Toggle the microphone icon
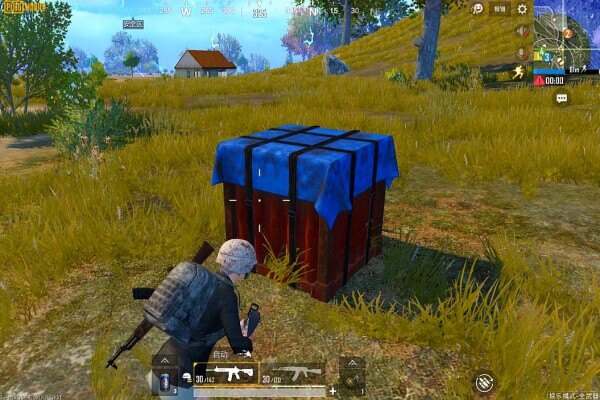 521,52
